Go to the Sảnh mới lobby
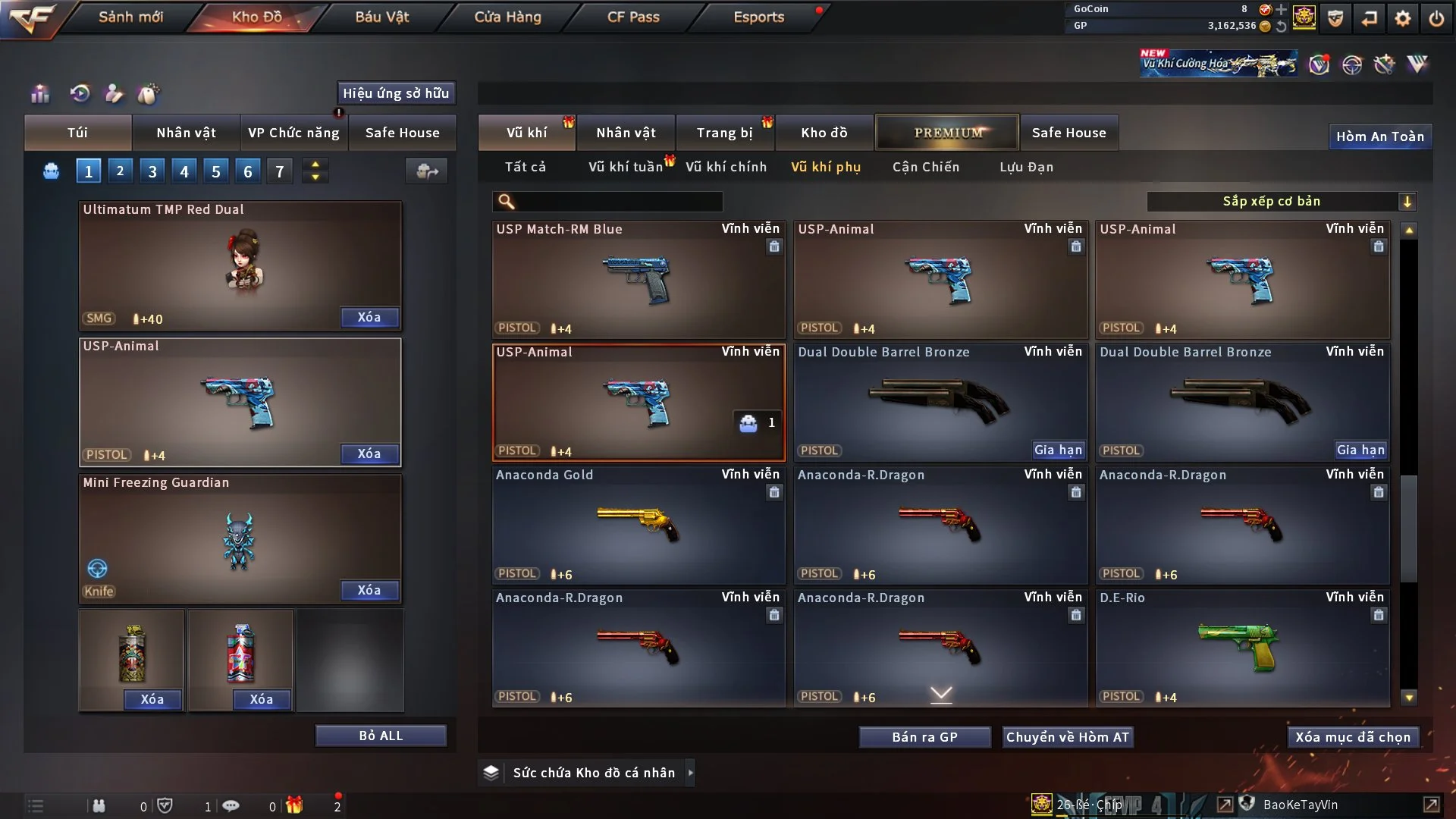 (130, 17)
